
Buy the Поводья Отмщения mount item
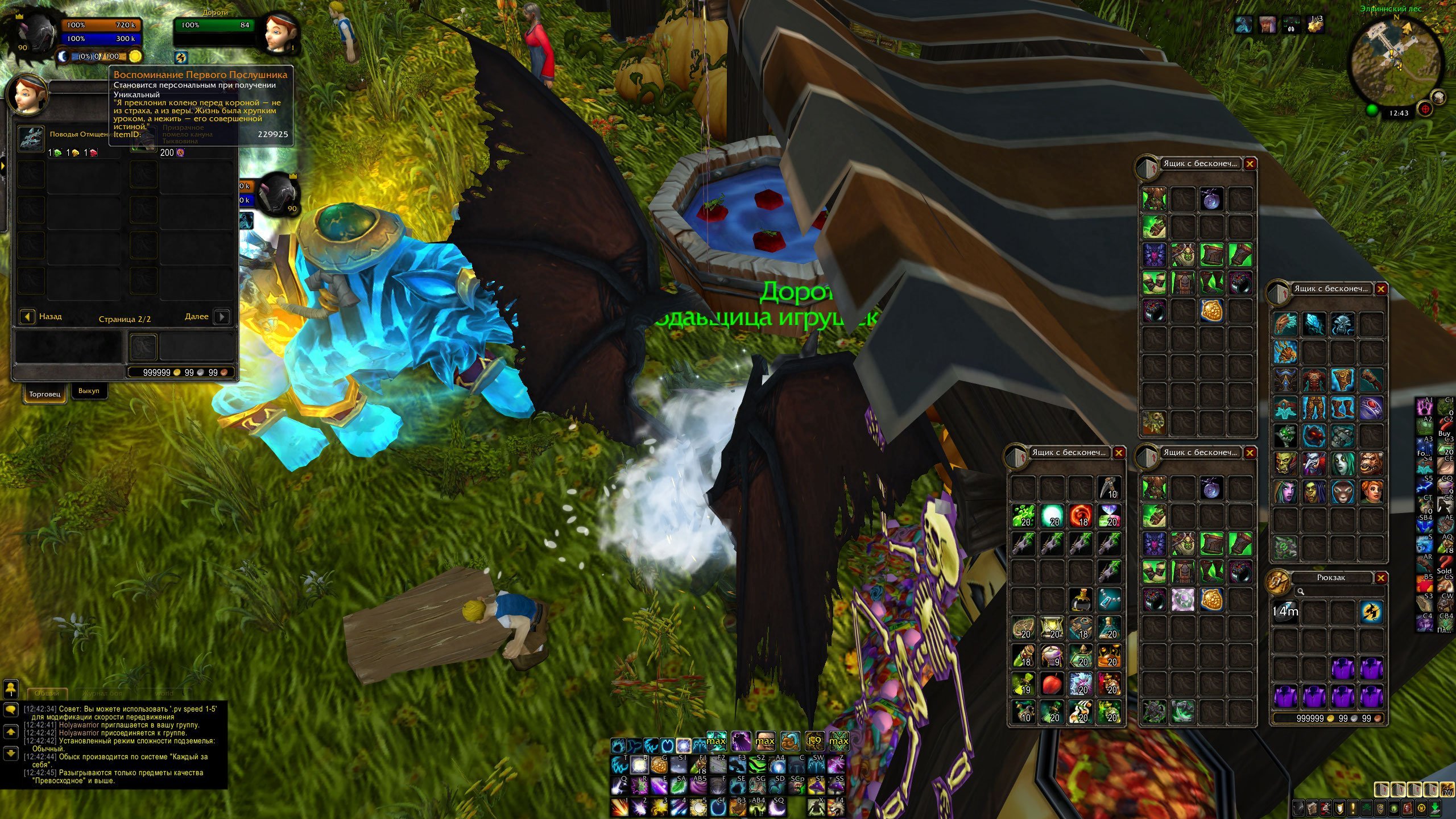31,139
